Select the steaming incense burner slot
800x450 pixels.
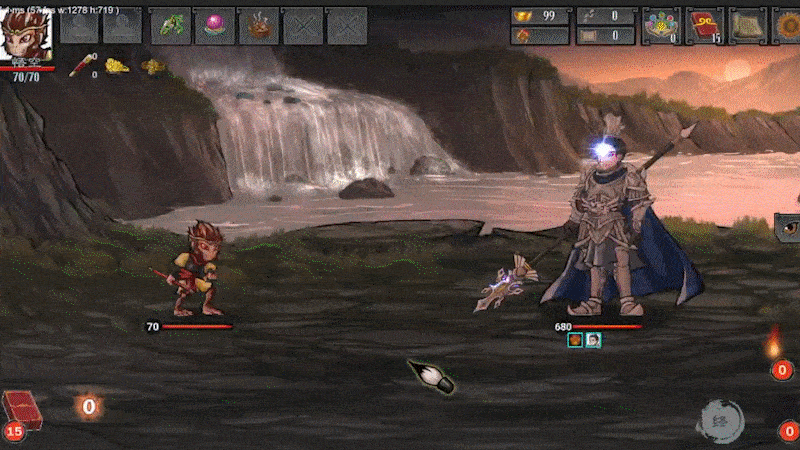pos(259,25)
